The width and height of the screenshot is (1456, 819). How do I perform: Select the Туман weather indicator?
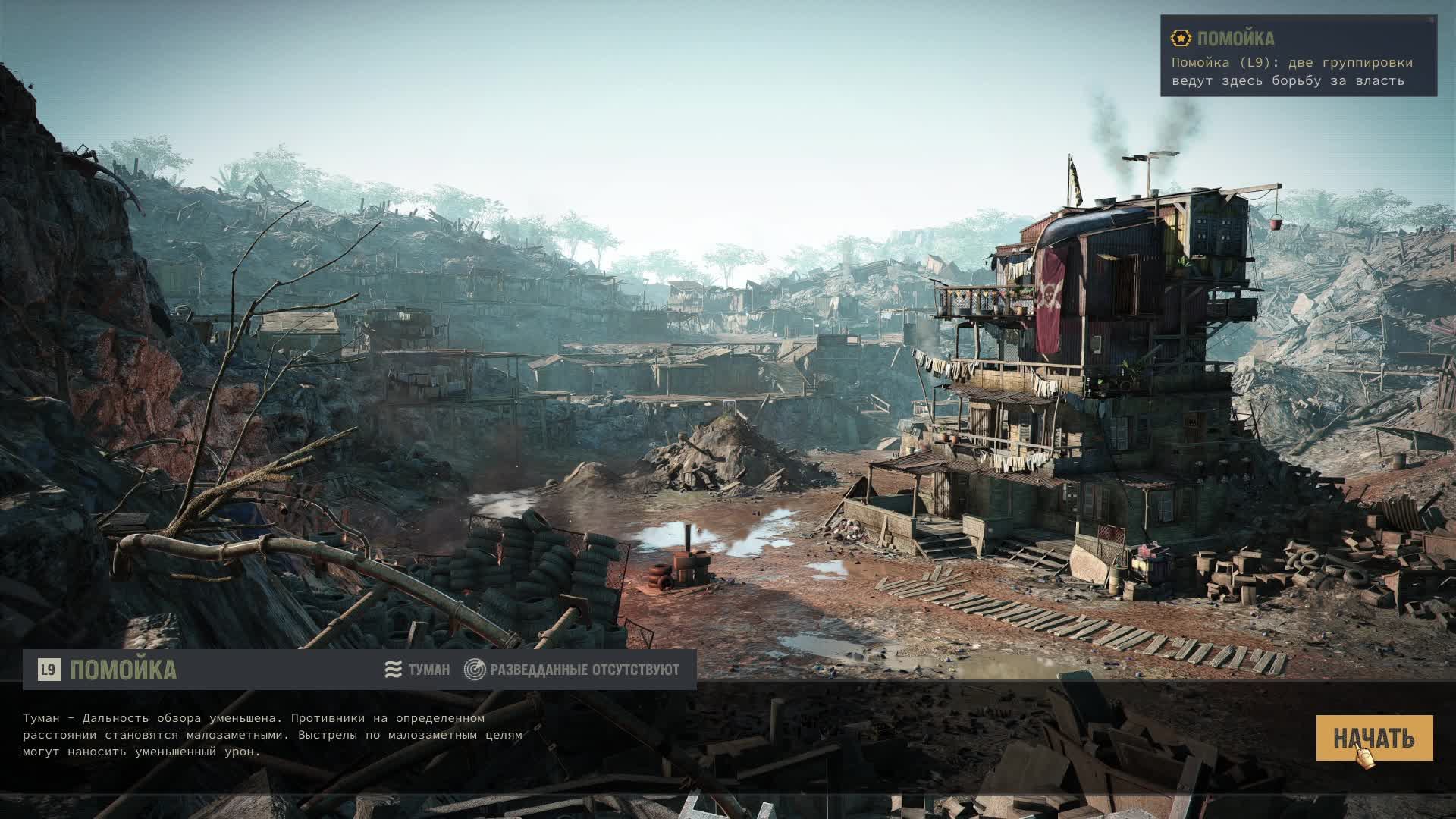pos(417,670)
